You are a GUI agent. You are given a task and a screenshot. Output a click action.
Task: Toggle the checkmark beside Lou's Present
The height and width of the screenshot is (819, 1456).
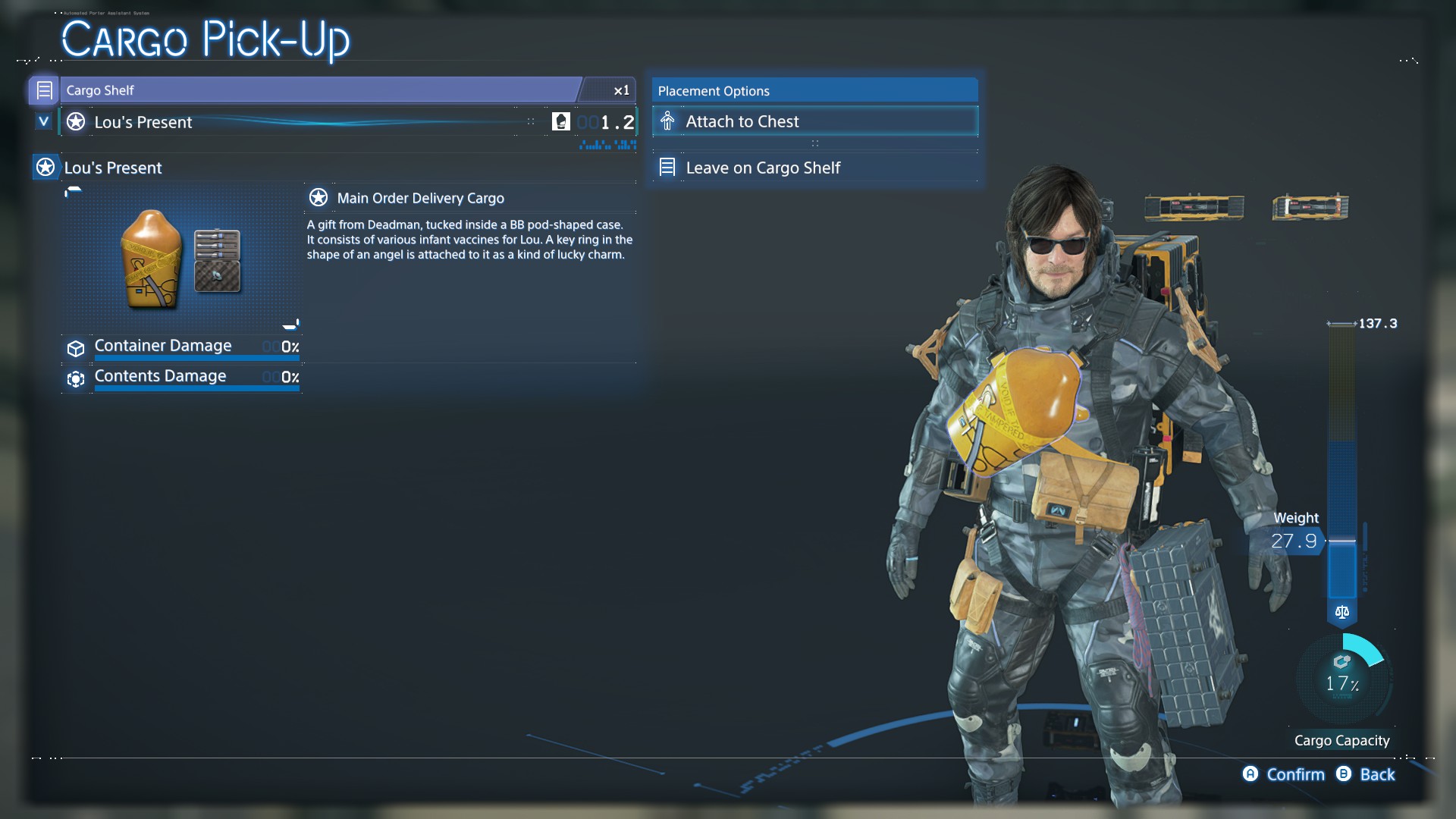pos(44,121)
